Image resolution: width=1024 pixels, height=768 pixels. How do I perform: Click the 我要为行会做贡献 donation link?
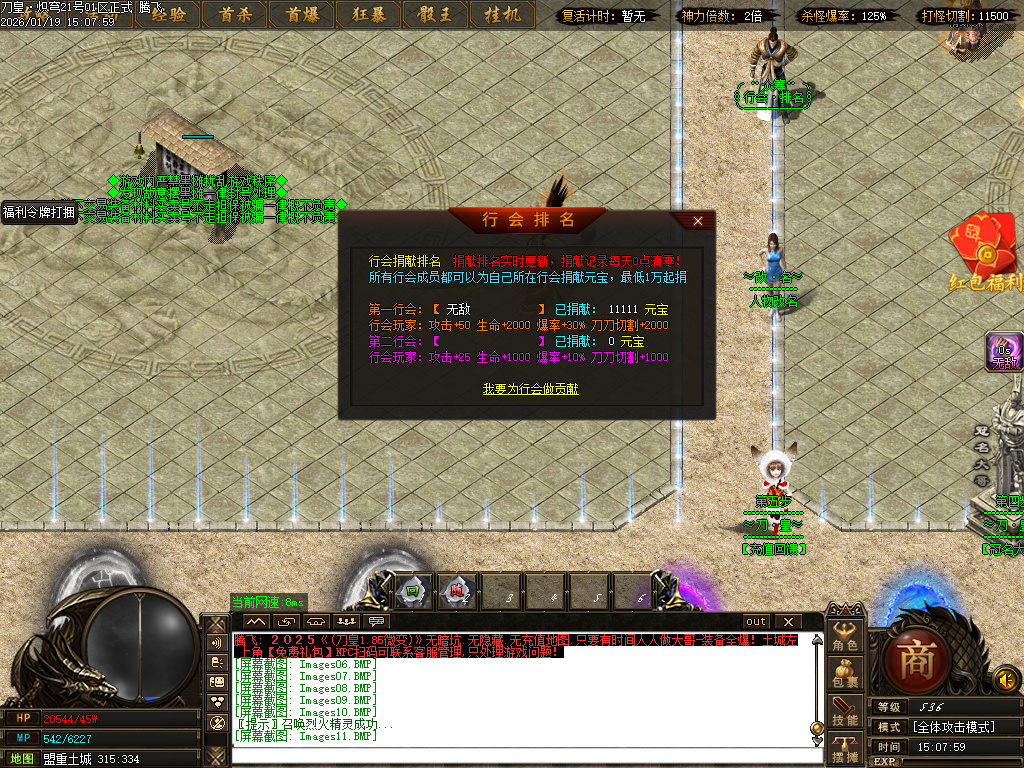tap(530, 388)
